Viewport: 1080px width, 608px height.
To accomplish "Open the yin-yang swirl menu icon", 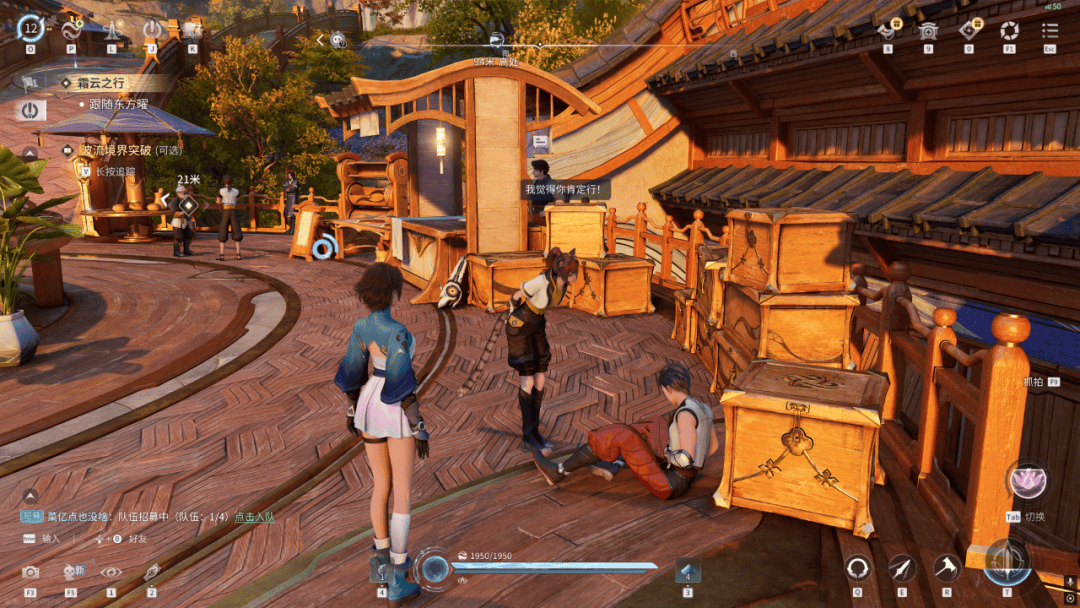I will click(72, 29).
